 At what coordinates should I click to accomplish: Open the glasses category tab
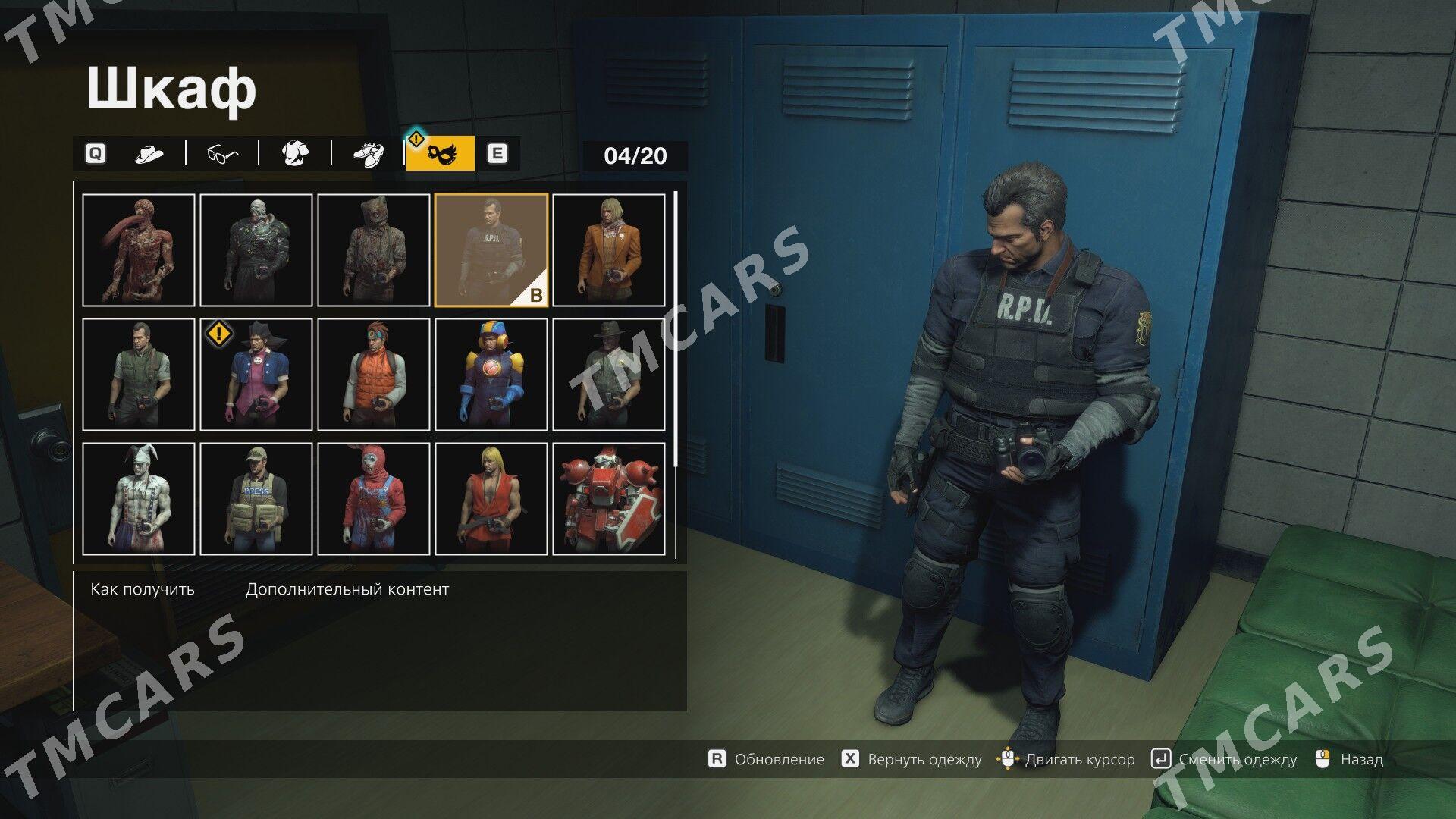pos(222,155)
